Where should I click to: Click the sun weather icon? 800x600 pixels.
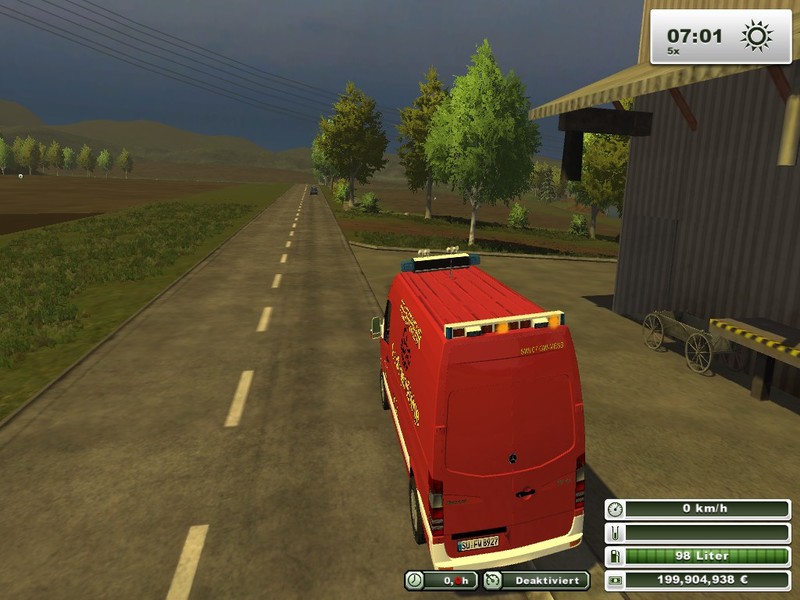coord(756,37)
